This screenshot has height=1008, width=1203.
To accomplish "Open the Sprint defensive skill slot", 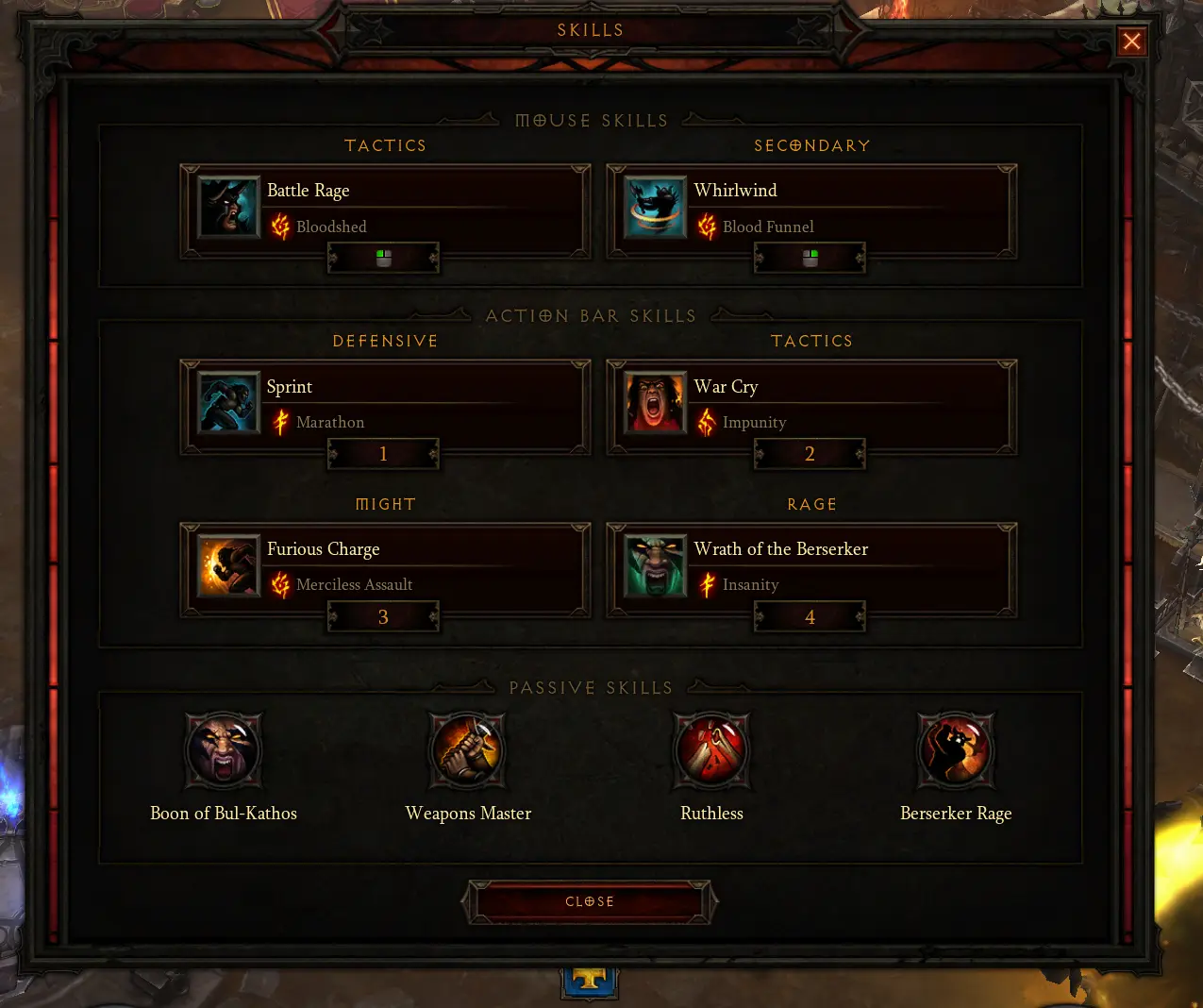I will click(385, 403).
